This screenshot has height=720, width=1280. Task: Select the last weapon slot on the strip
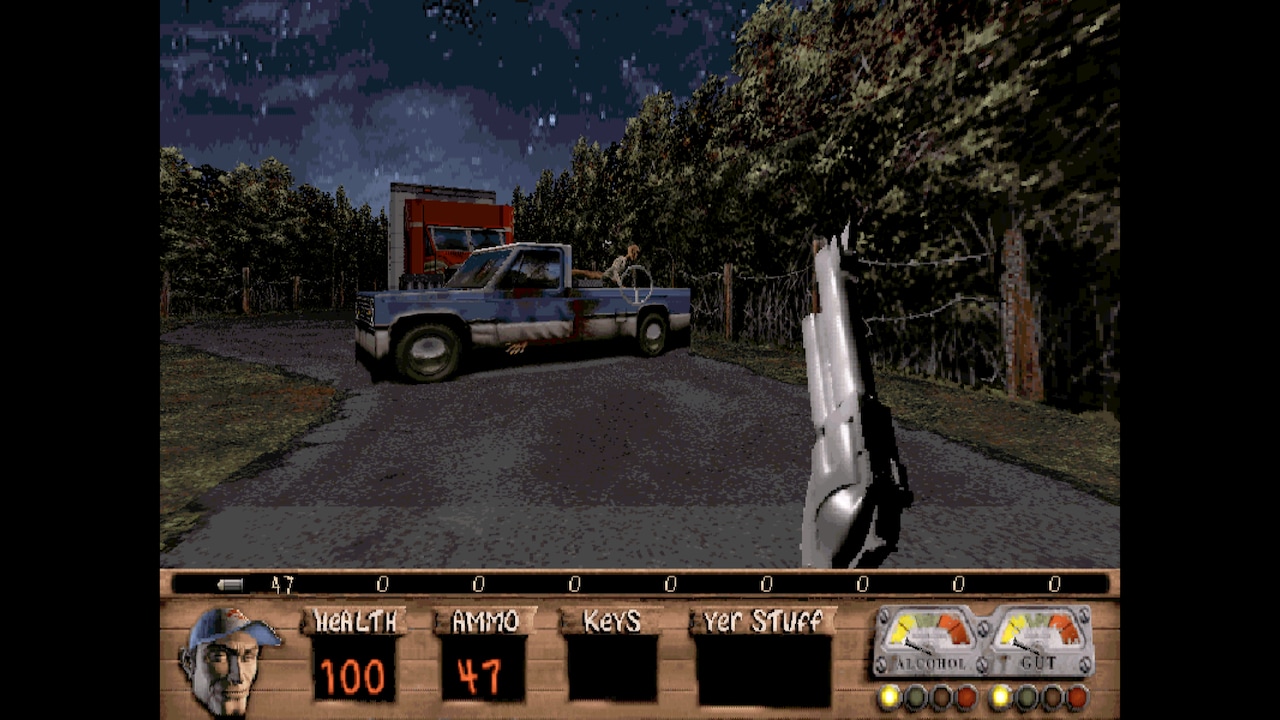pyautogui.click(x=1054, y=583)
